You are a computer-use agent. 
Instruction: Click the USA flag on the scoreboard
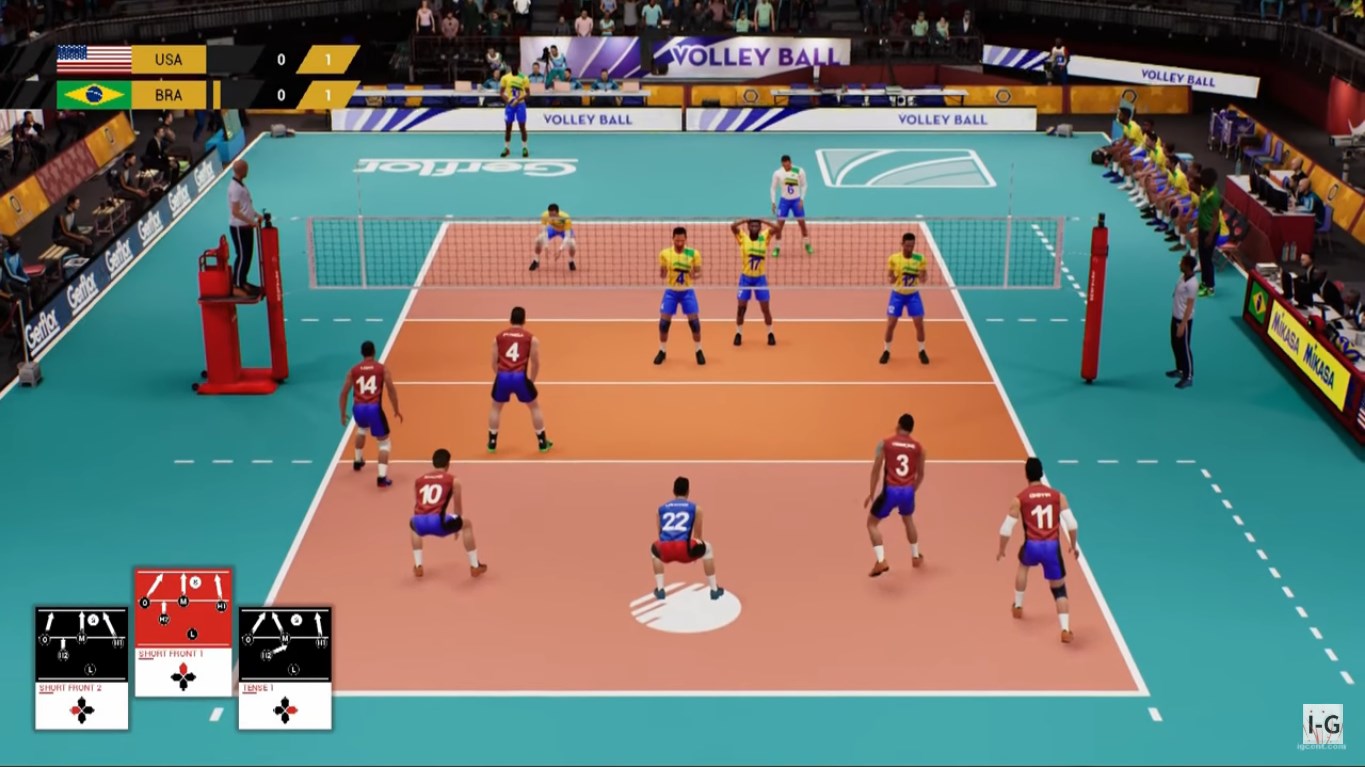pyautogui.click(x=95, y=58)
